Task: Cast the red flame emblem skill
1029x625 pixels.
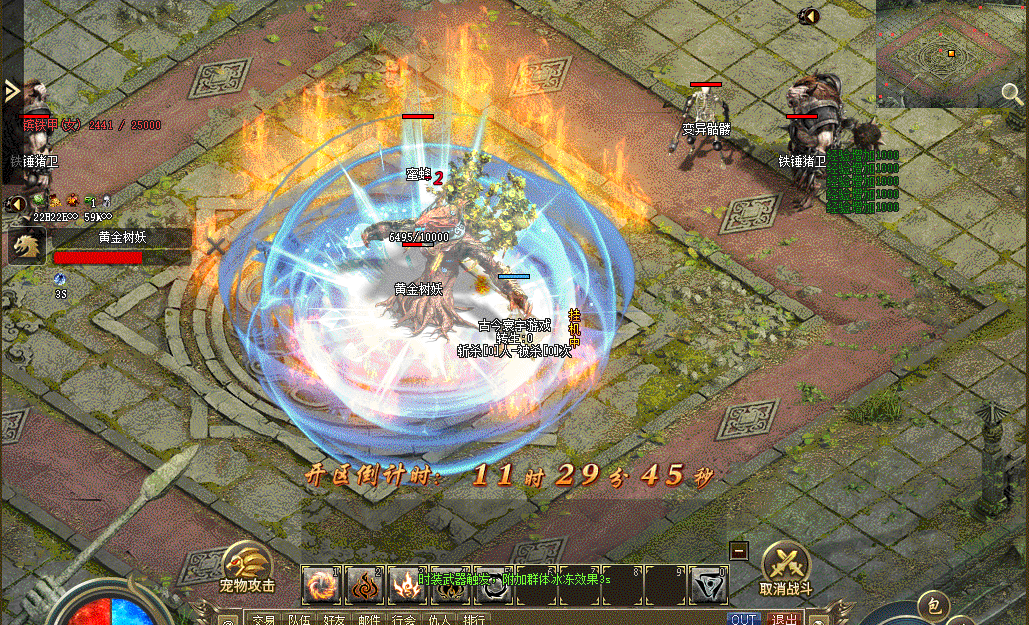Action: (x=364, y=585)
